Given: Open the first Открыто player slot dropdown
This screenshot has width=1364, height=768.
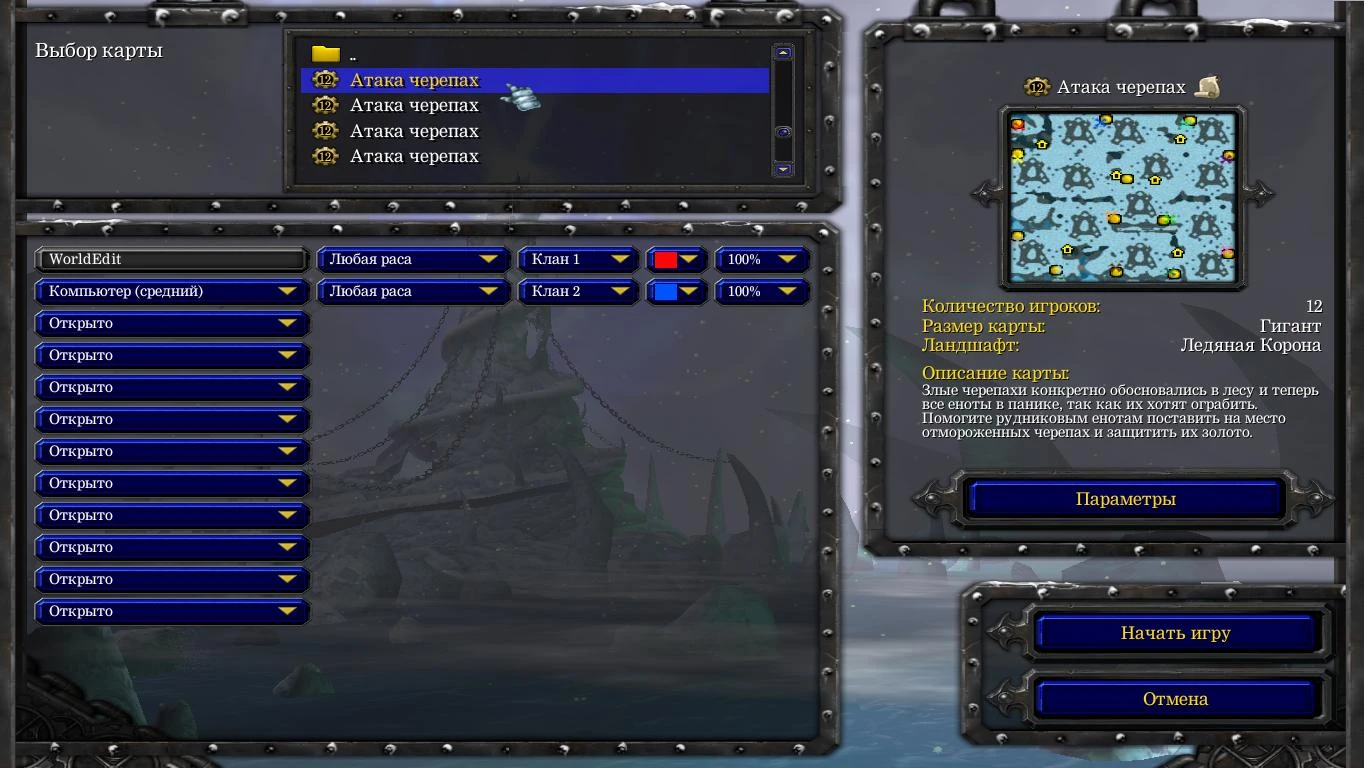Looking at the screenshot, I should tap(171, 323).
